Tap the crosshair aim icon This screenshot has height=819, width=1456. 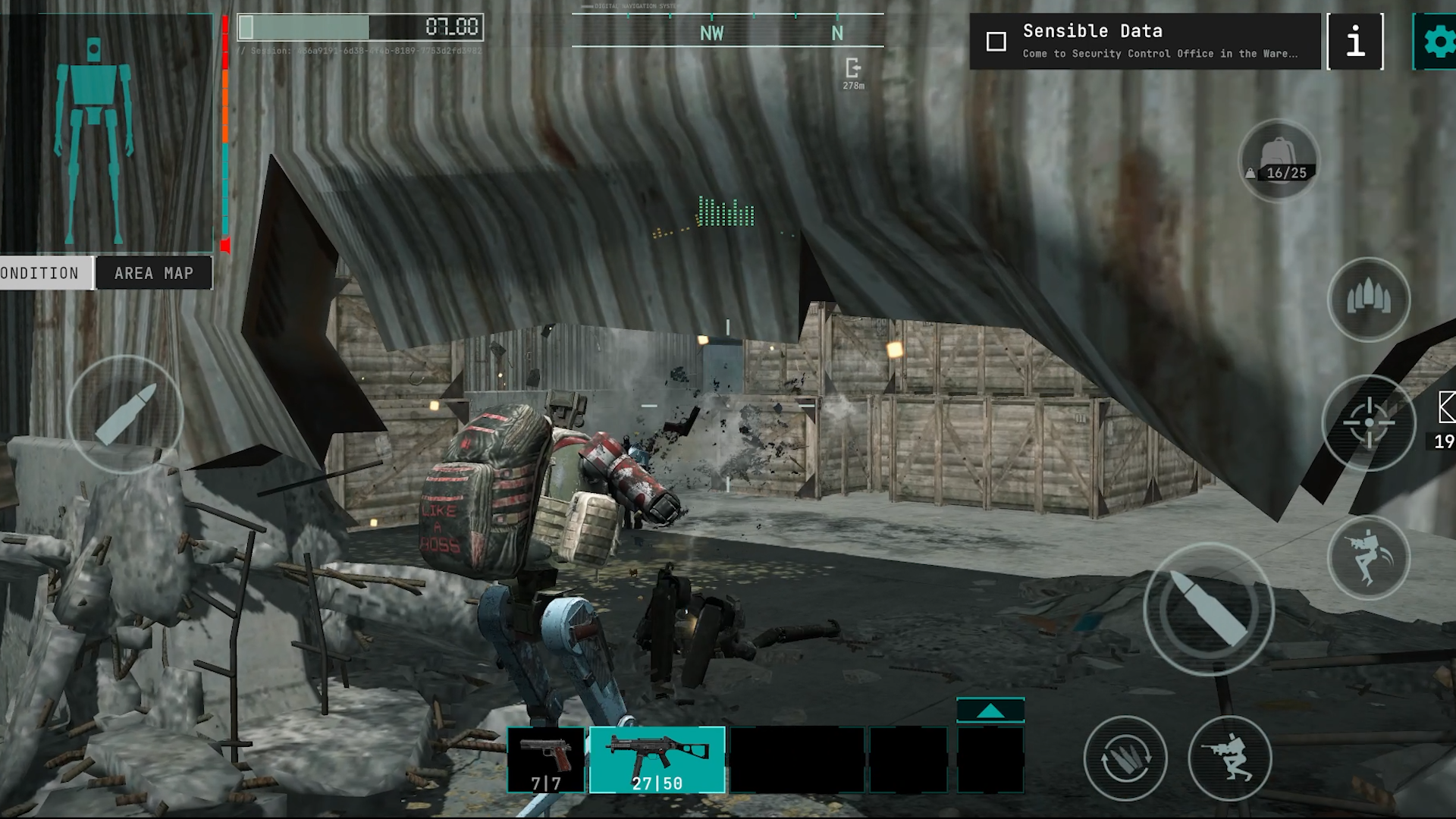pos(1370,423)
